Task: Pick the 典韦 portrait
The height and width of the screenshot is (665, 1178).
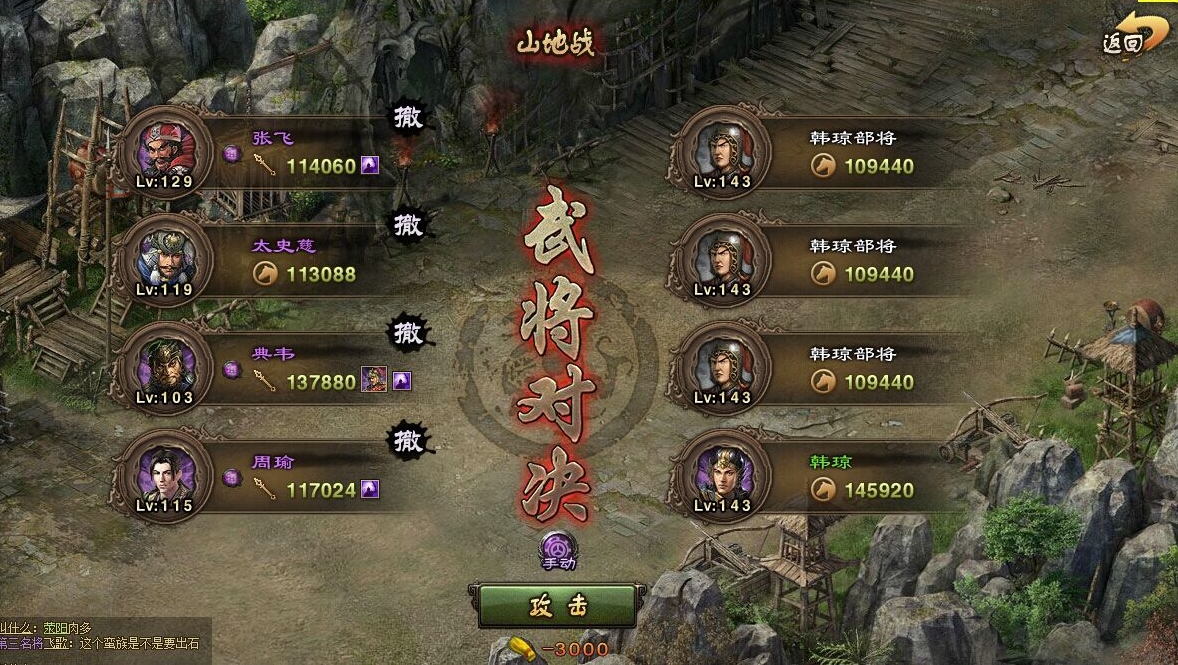Action: tap(163, 369)
